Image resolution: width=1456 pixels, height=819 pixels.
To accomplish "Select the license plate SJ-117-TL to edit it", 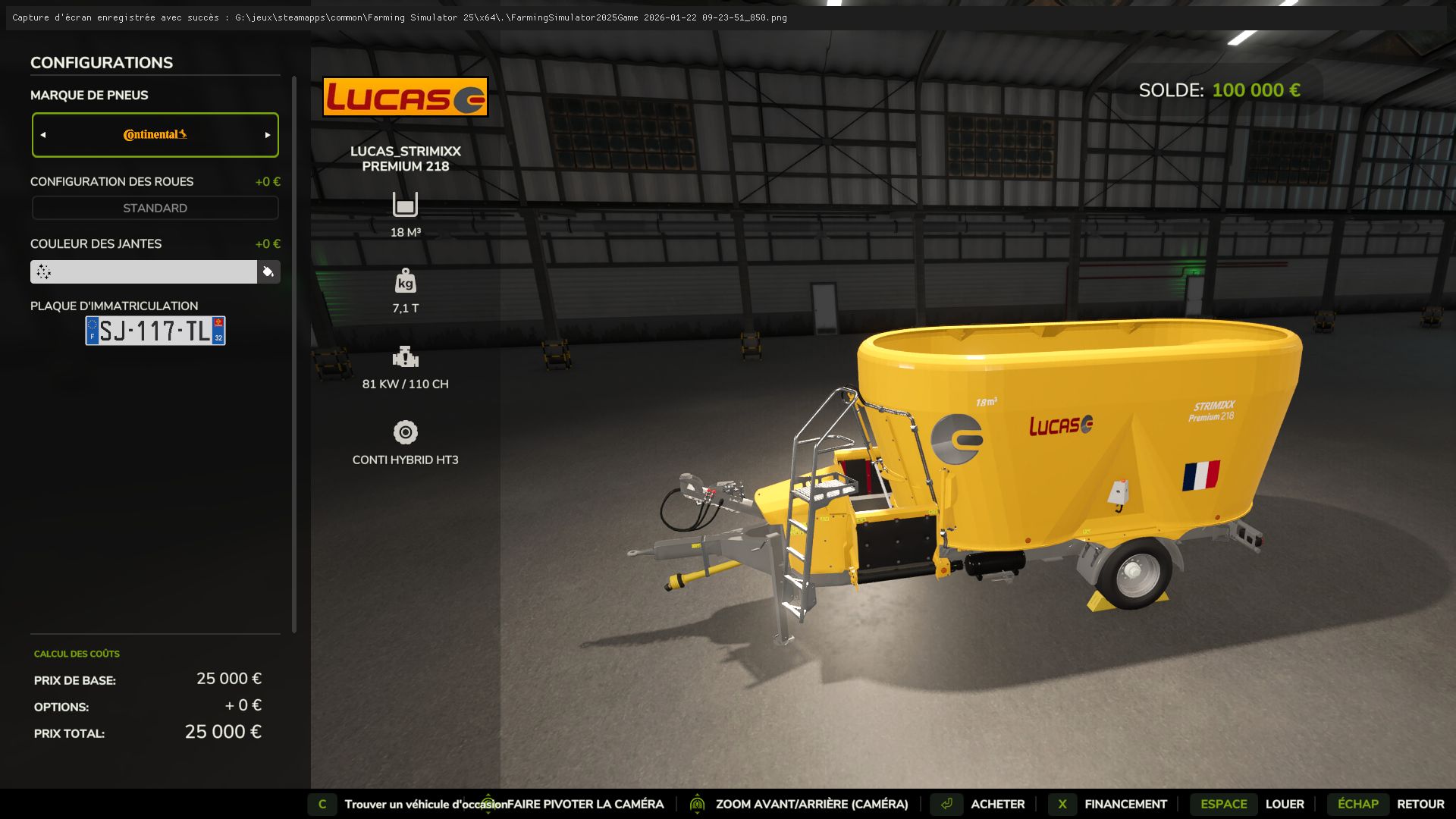I will (x=154, y=329).
